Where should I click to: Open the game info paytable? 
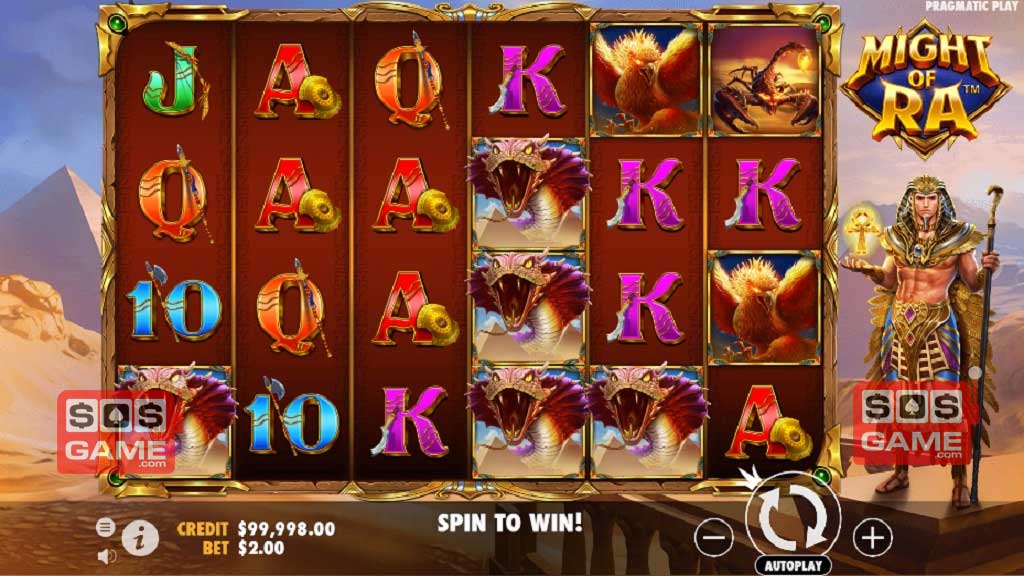click(144, 538)
